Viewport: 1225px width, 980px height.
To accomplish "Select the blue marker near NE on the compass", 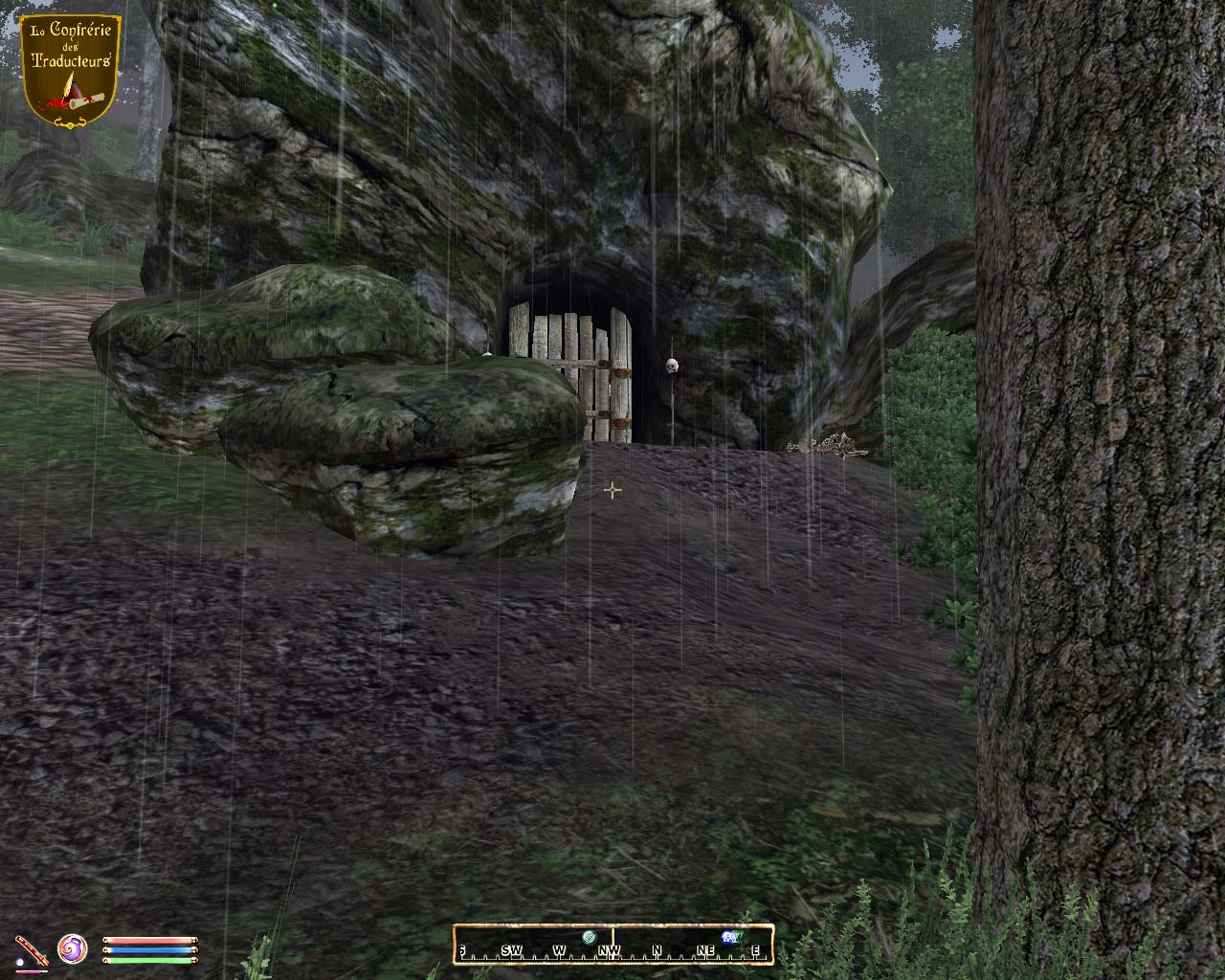I will [x=730, y=936].
